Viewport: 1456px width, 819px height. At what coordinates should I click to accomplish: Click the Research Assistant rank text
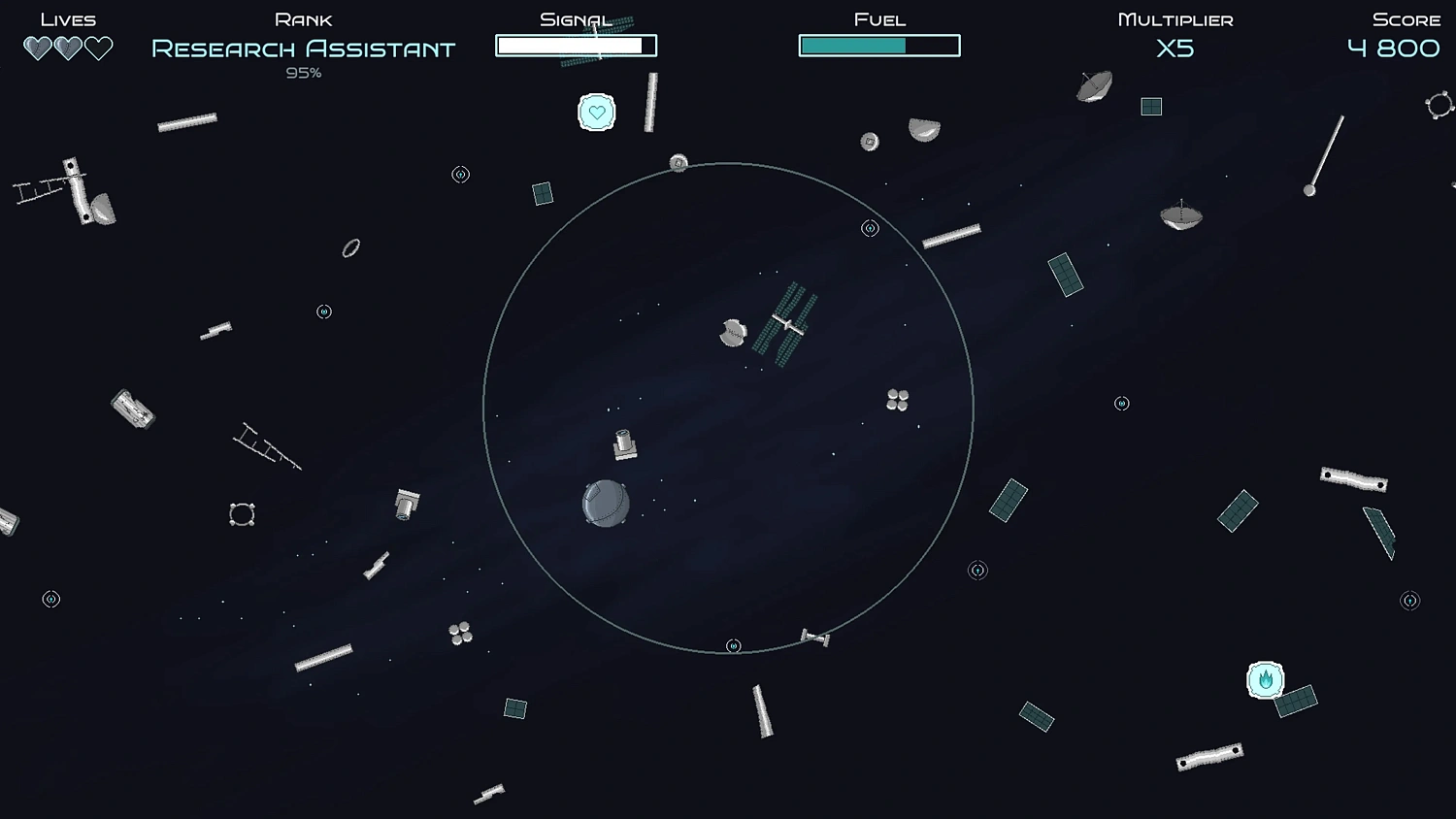coord(302,48)
